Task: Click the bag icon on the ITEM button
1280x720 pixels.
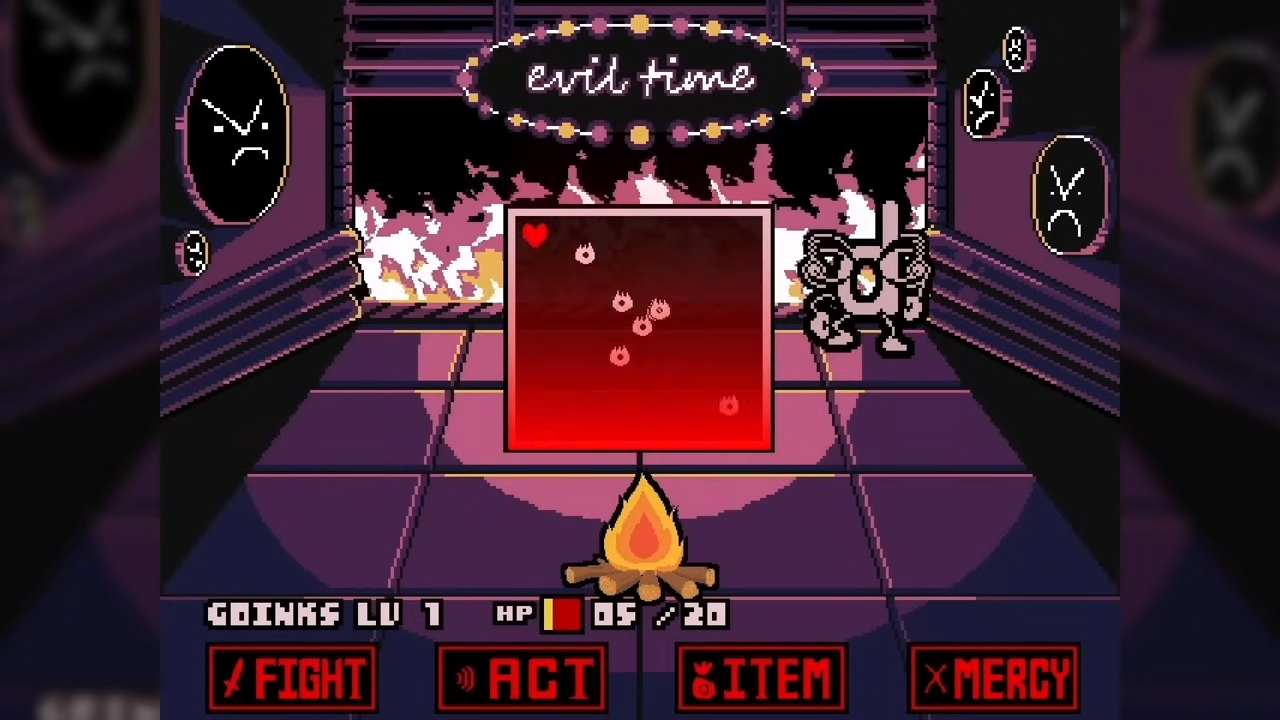Action: [702, 678]
